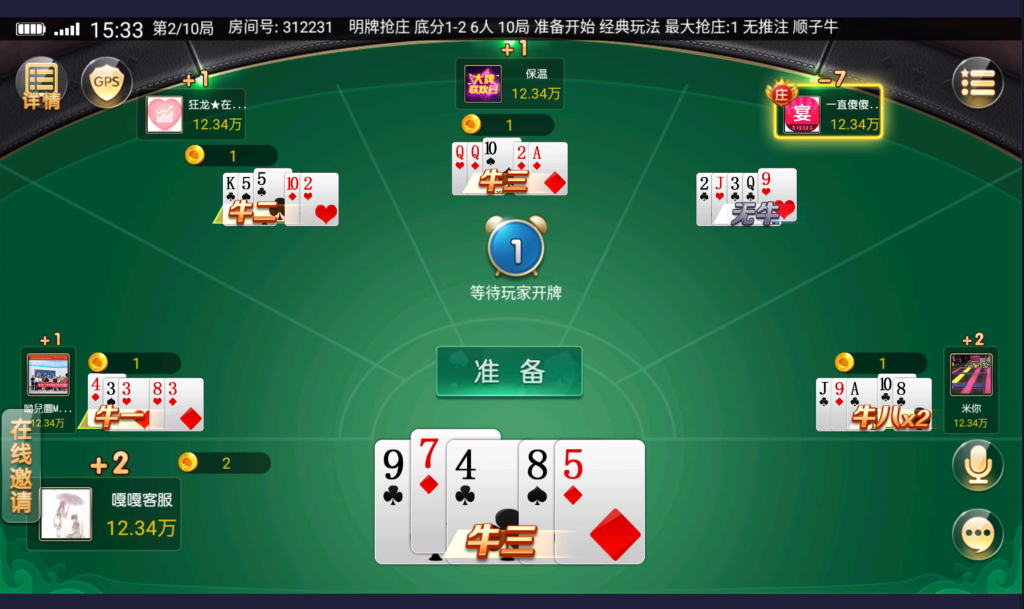Open 米你 player avatar

[971, 375]
